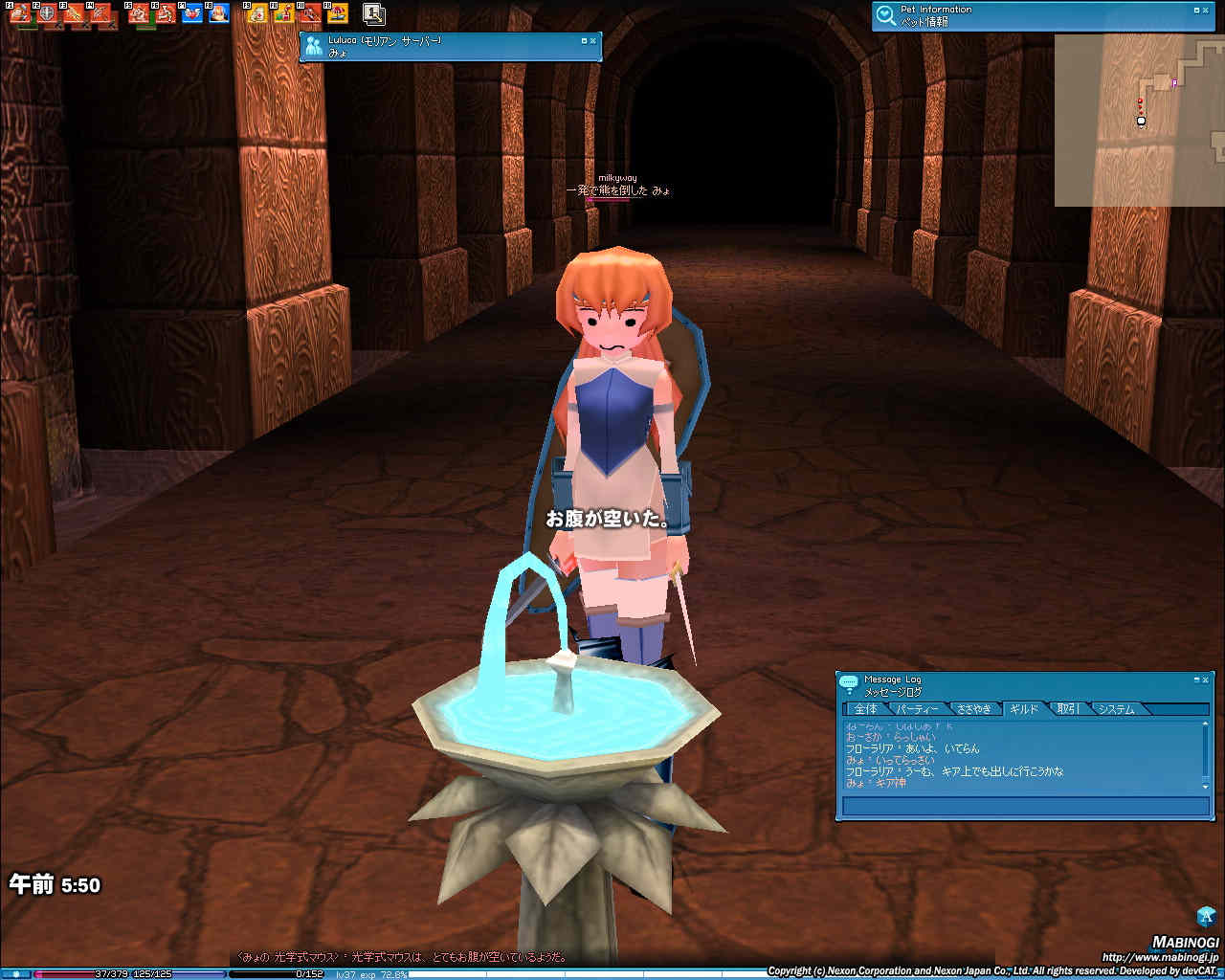Screen dimensions: 1225x980
Task: Click the blue A cube icon
Action: tap(1206, 916)
